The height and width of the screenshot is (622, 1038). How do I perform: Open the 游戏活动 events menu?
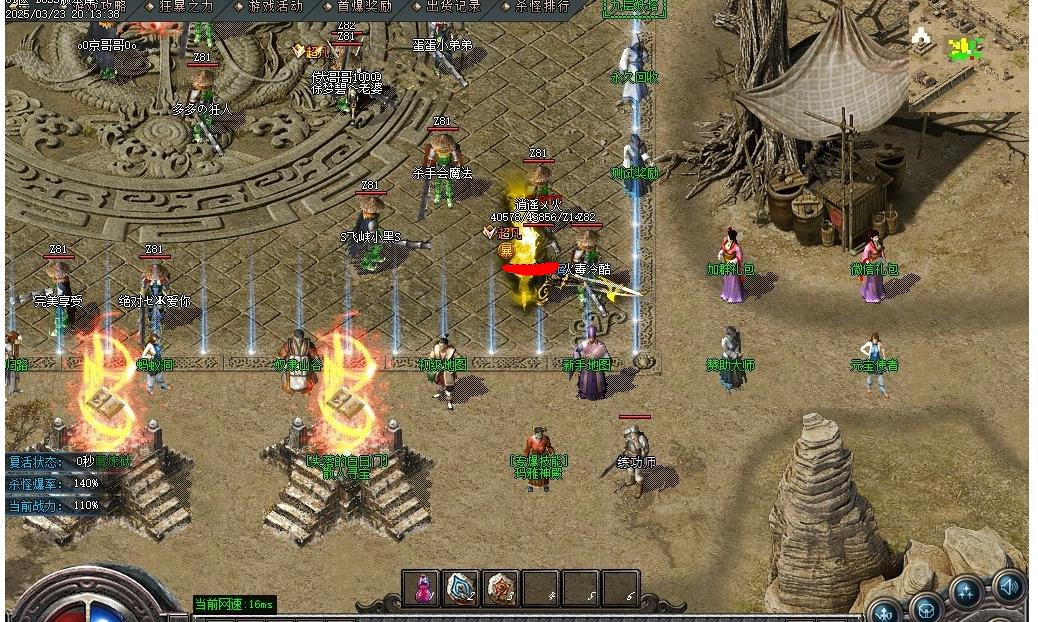pyautogui.click(x=267, y=6)
